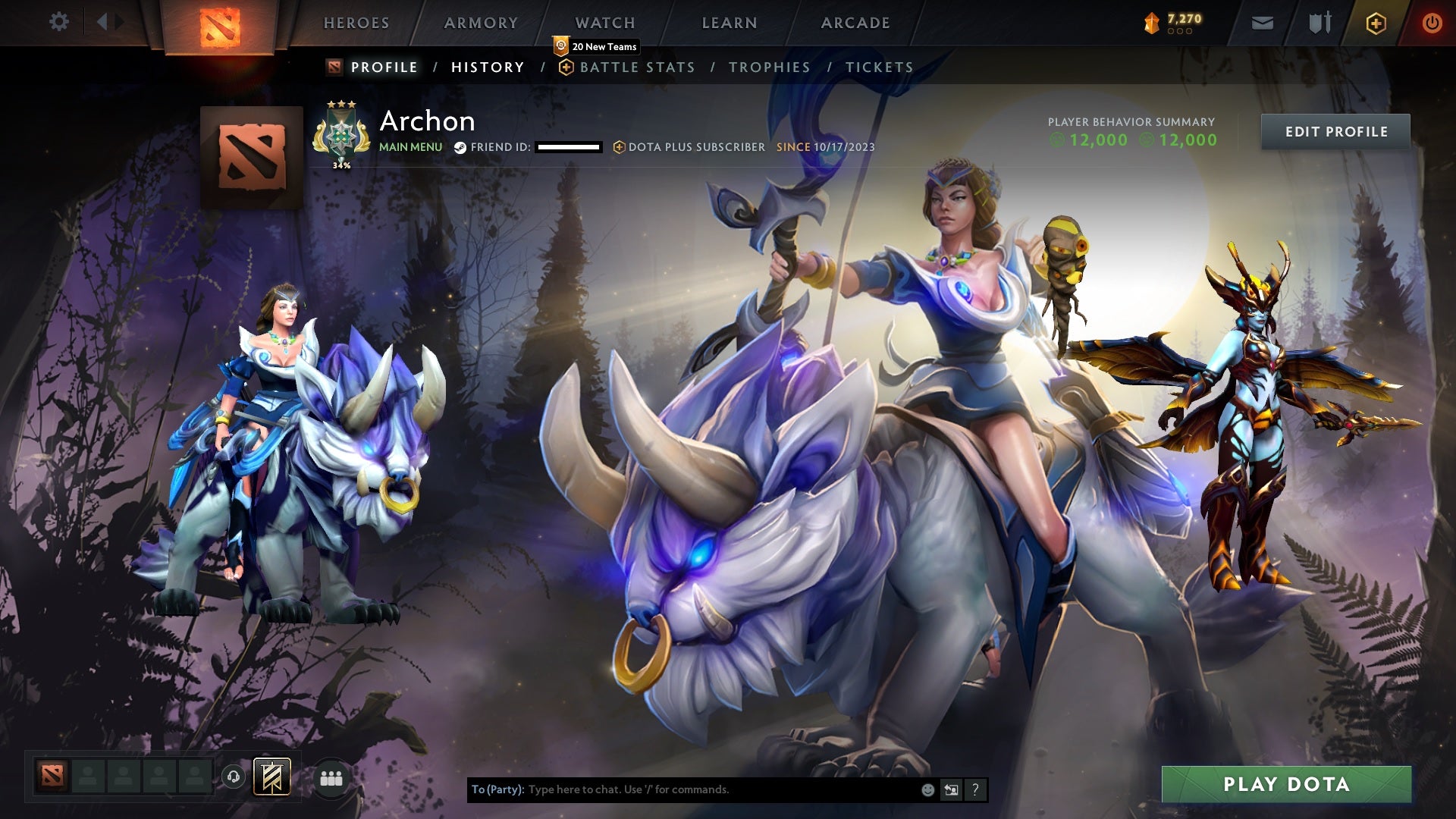
Task: Click the party chat input field
Action: click(x=682, y=789)
